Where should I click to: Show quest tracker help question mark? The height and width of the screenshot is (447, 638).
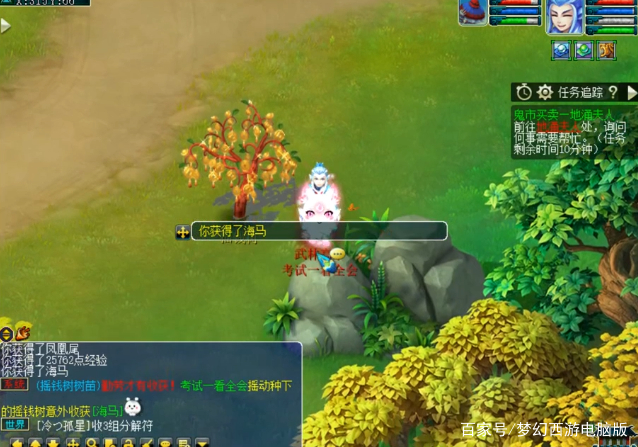click(x=612, y=92)
